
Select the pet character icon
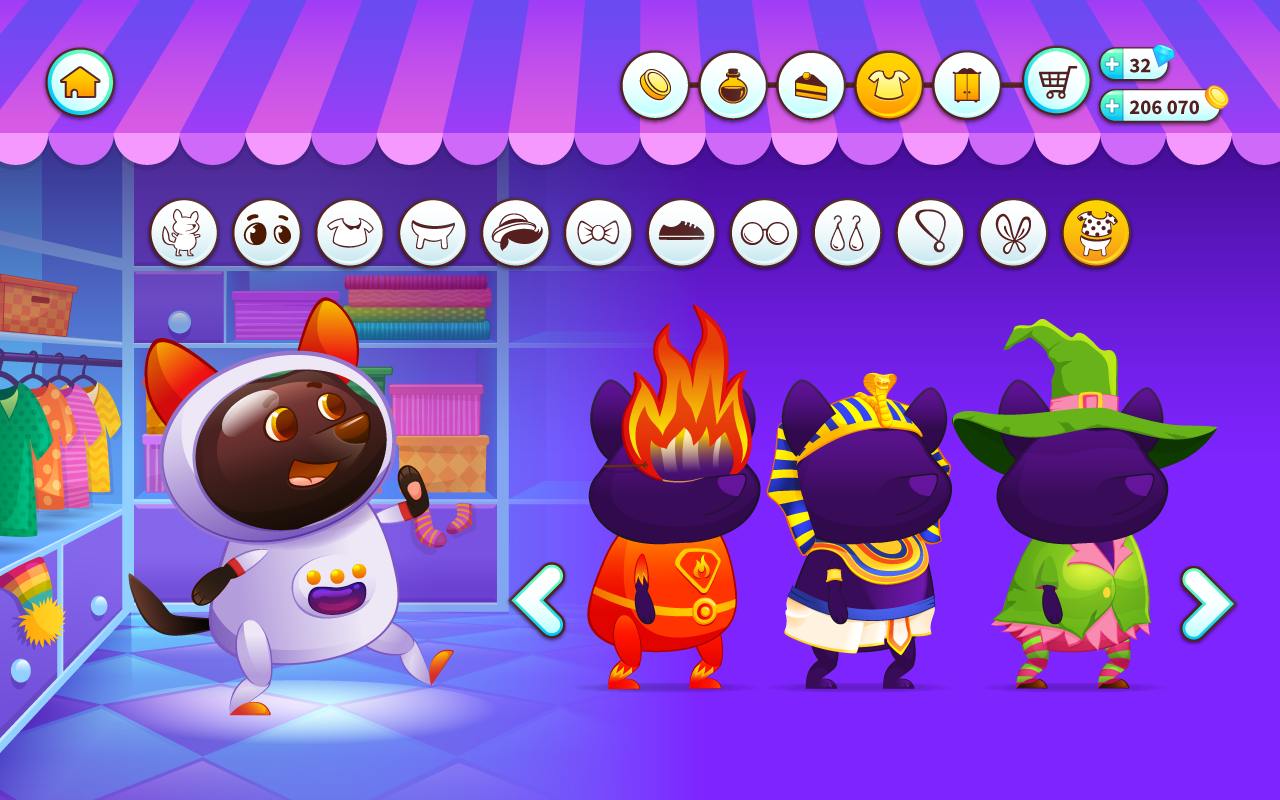coord(184,232)
